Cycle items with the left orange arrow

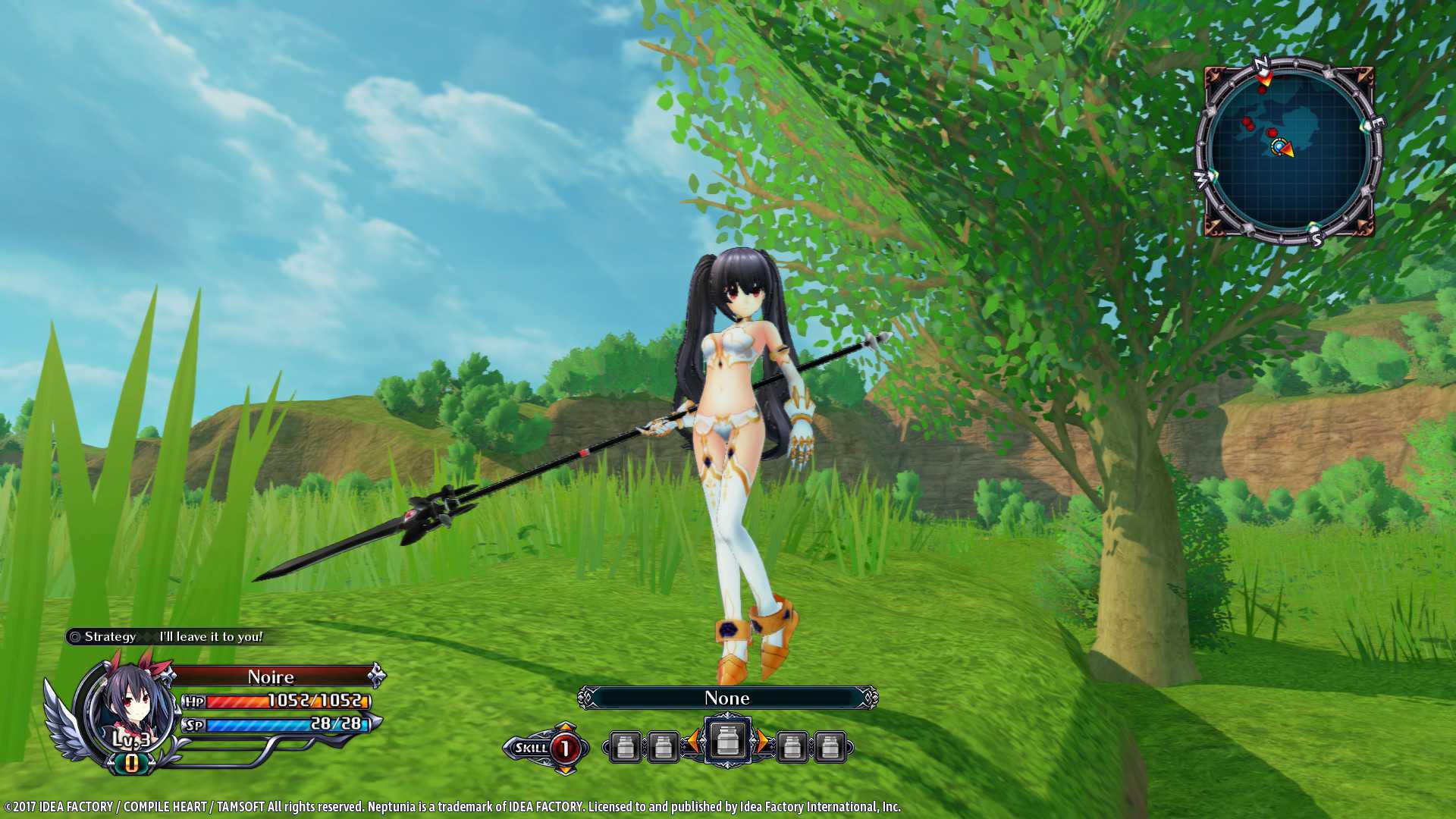click(693, 742)
